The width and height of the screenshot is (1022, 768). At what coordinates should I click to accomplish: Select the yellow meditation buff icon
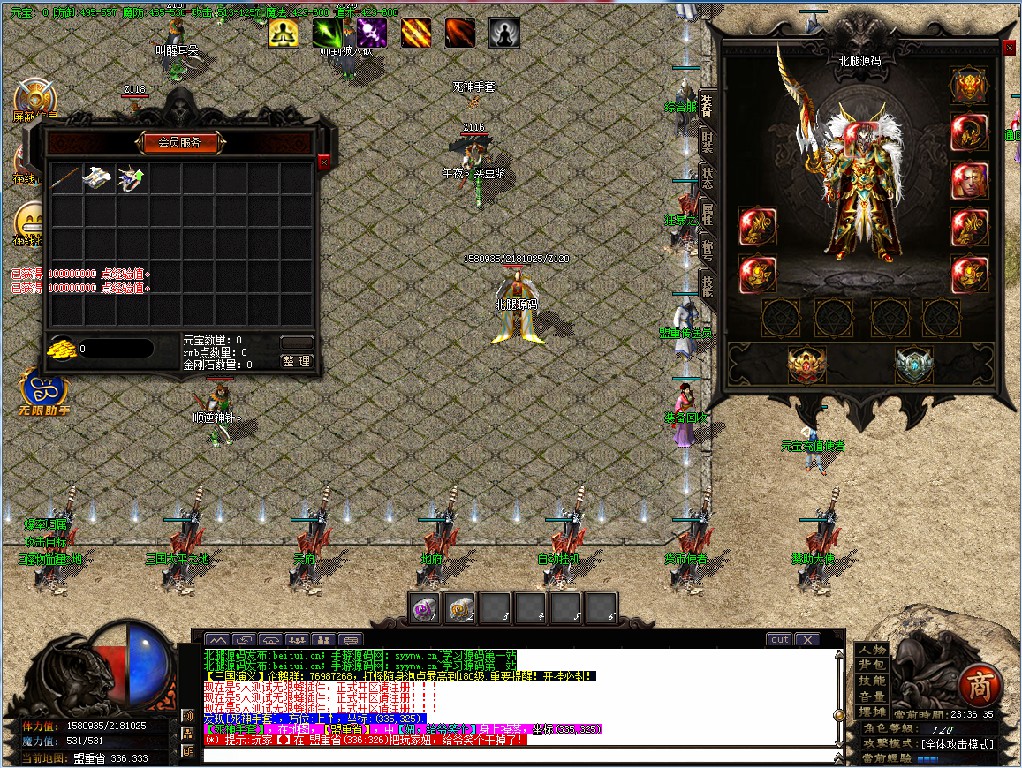(x=283, y=33)
